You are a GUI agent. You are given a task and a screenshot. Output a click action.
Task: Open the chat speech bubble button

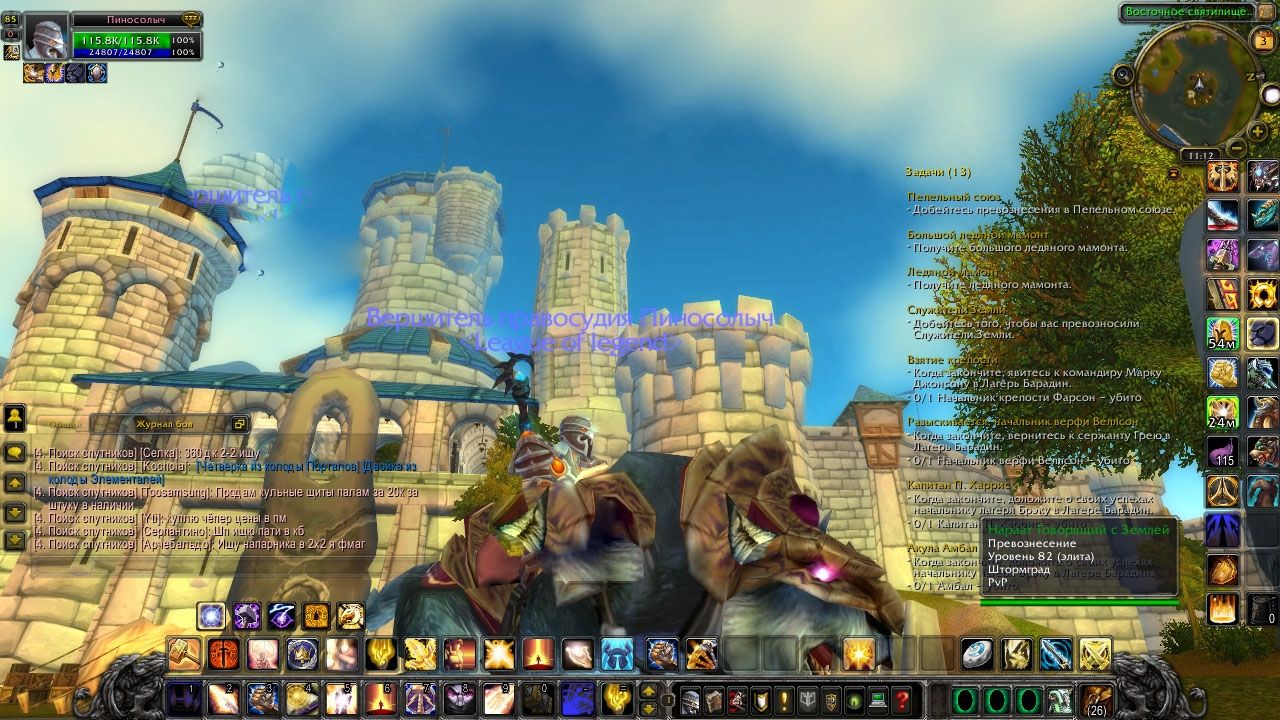click(15, 453)
